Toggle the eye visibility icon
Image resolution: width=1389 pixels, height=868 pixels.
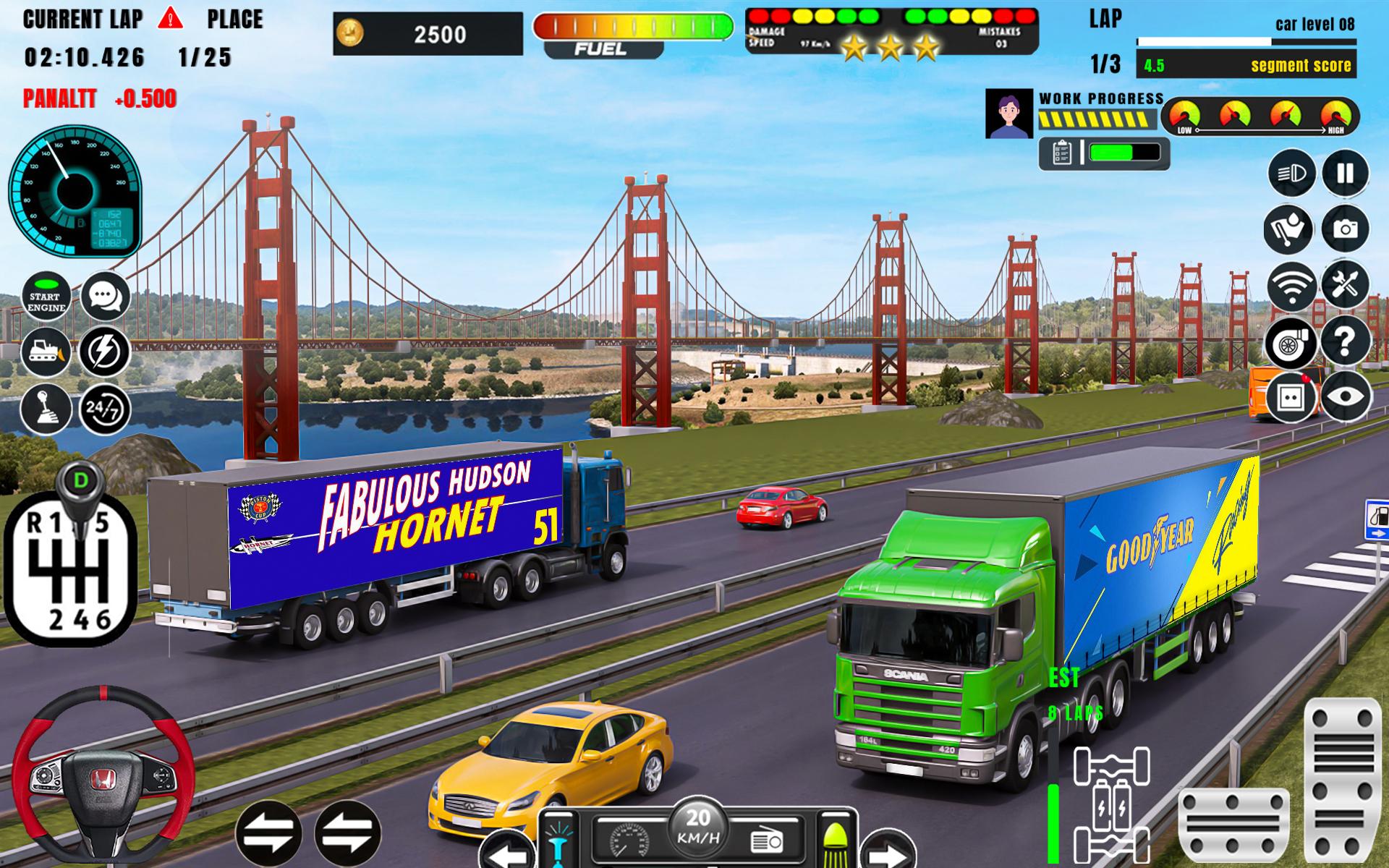(1346, 396)
